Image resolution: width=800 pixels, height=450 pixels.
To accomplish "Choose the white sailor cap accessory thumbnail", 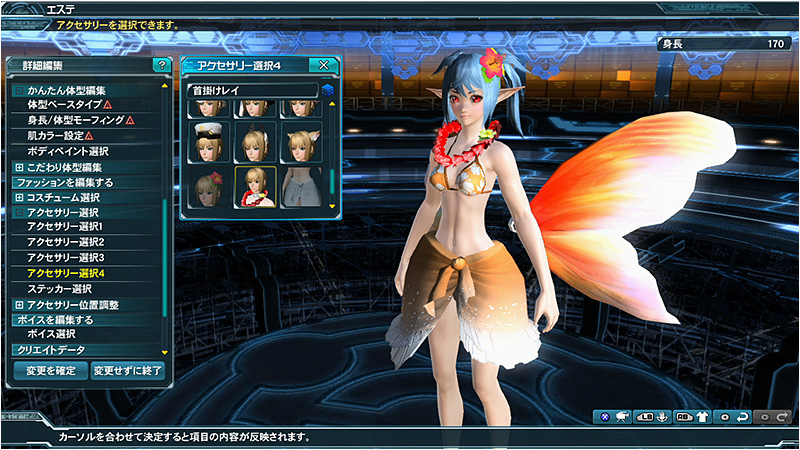I will click(x=208, y=142).
